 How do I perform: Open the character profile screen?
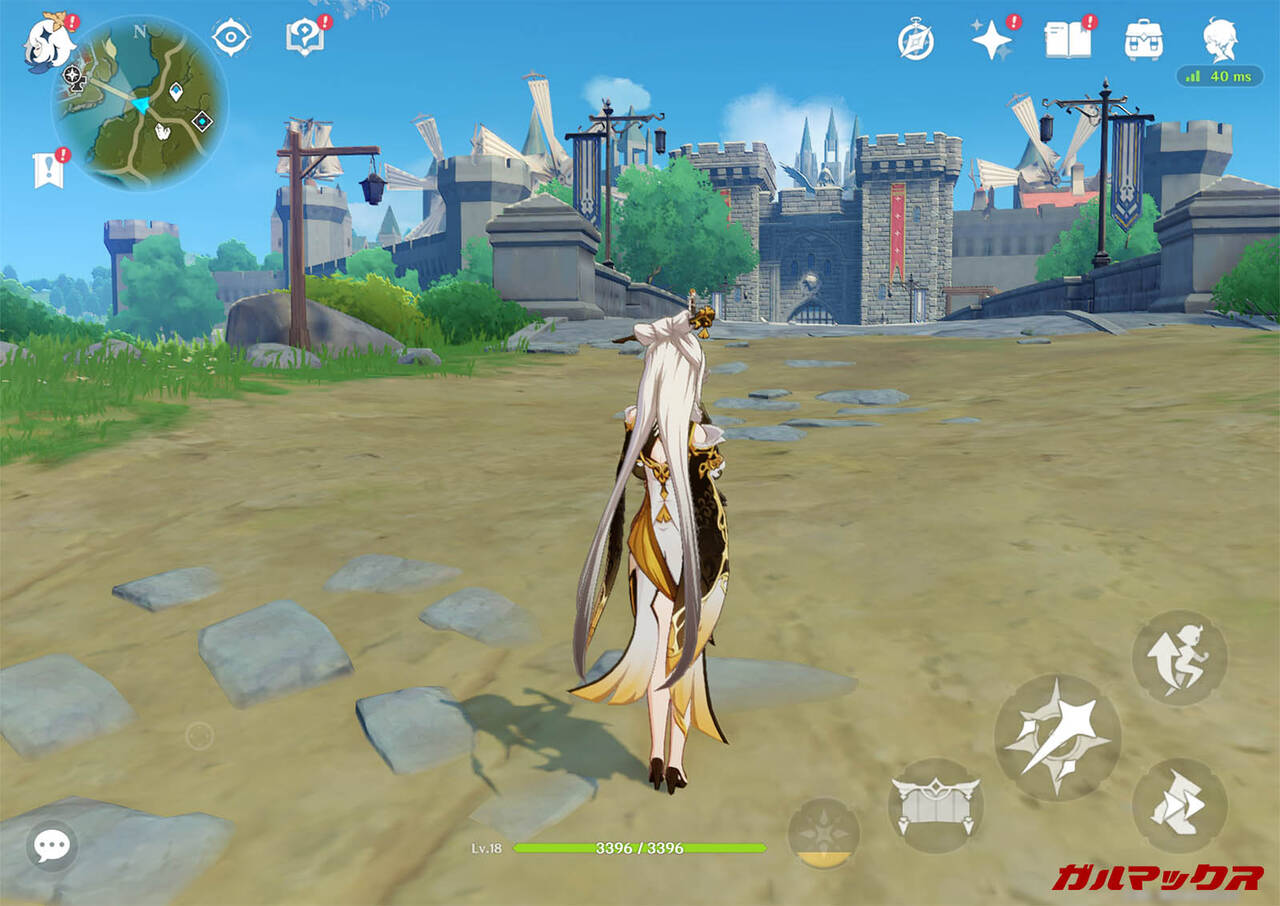(1219, 40)
